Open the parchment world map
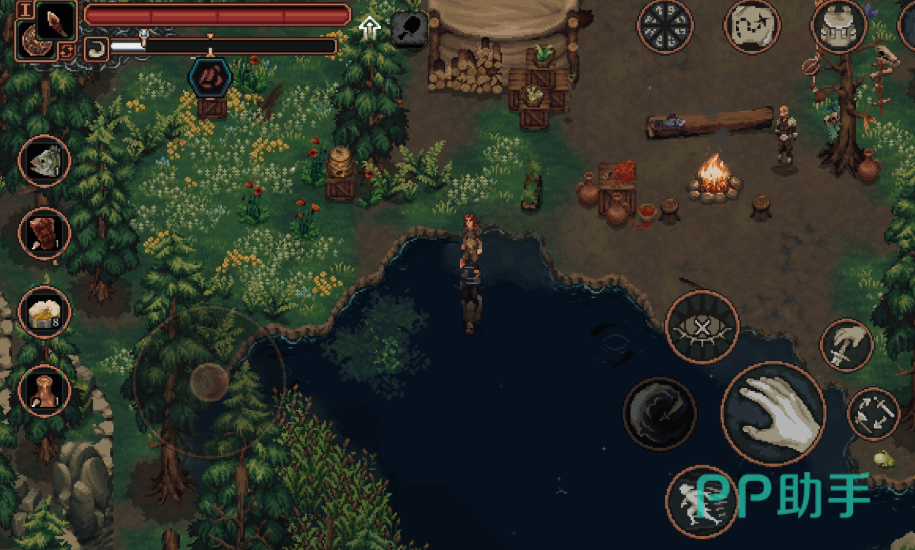The height and width of the screenshot is (550, 915). [753, 26]
